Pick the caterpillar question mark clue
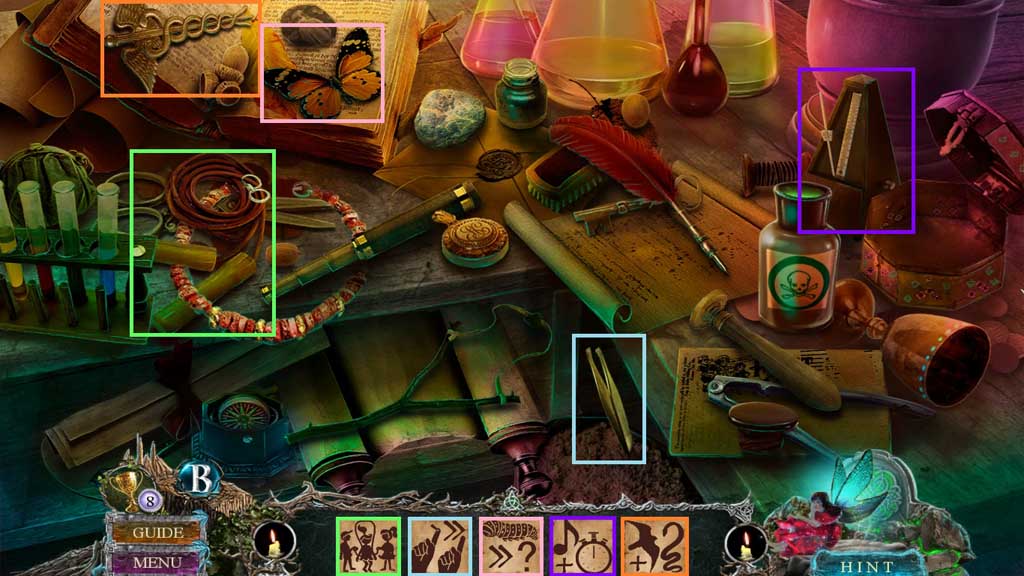This screenshot has height=576, width=1024. coord(512,546)
